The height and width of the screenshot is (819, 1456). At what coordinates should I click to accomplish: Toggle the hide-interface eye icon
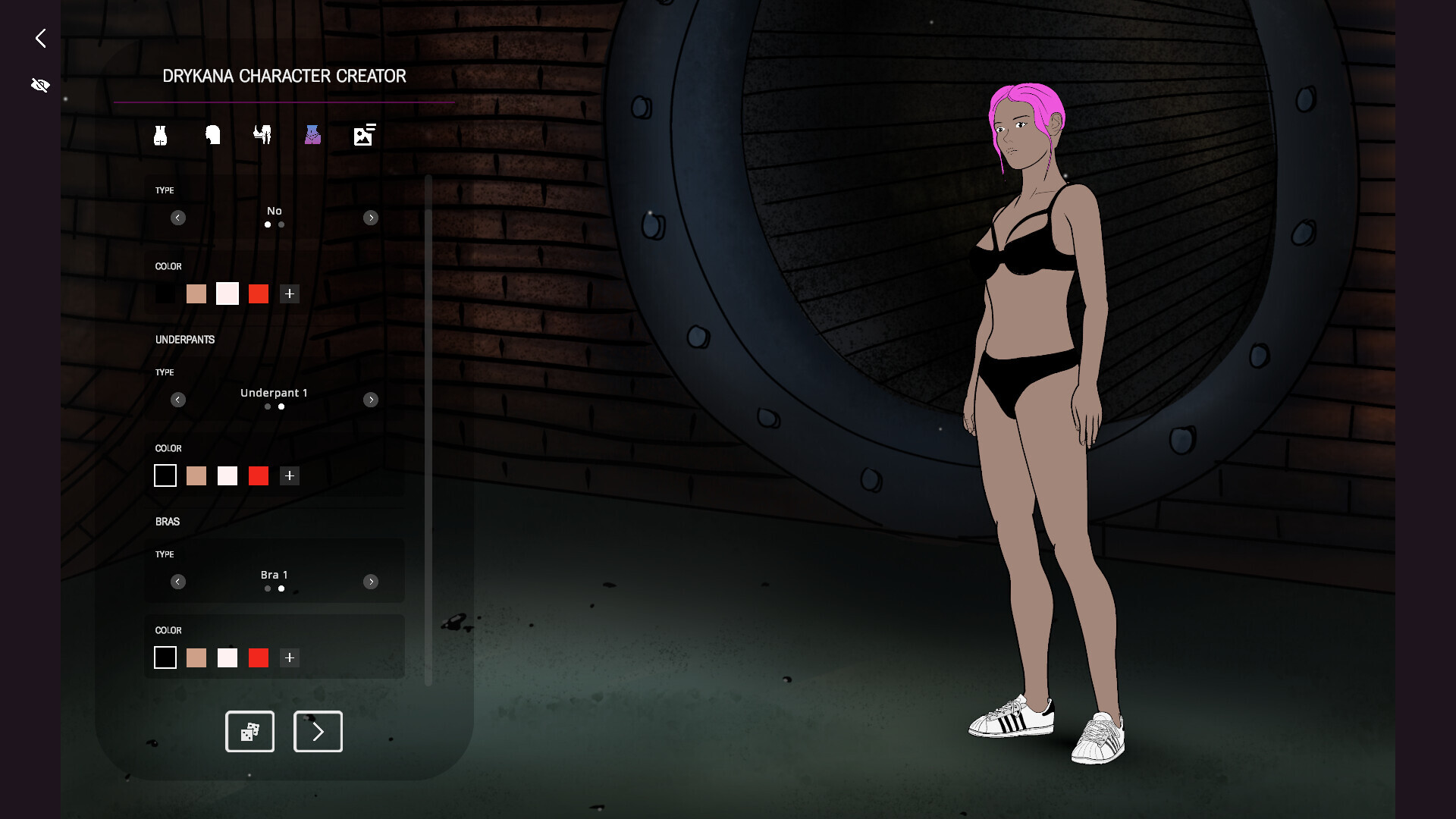point(40,85)
